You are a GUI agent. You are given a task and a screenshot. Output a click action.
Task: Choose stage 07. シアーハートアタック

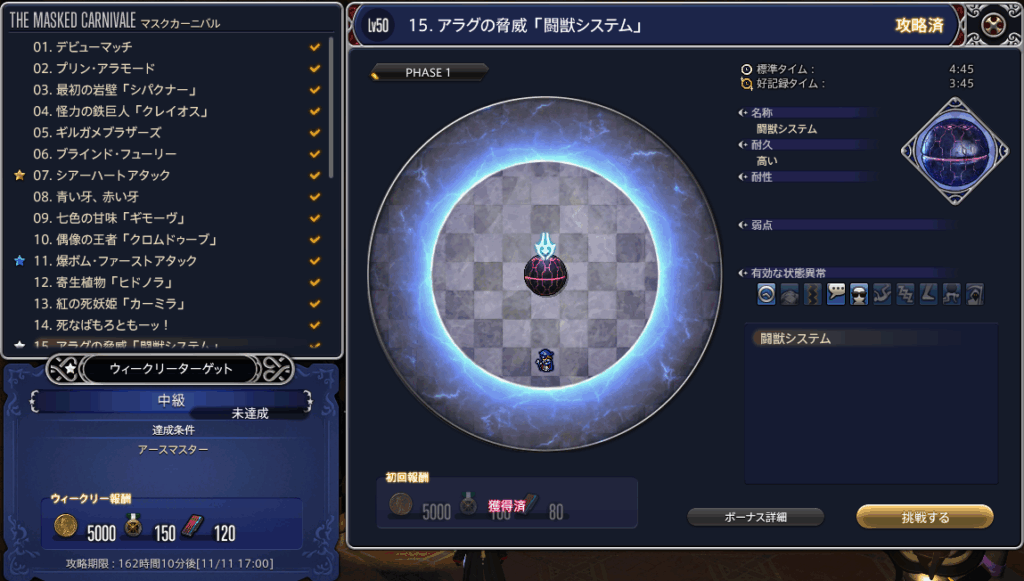coord(101,175)
